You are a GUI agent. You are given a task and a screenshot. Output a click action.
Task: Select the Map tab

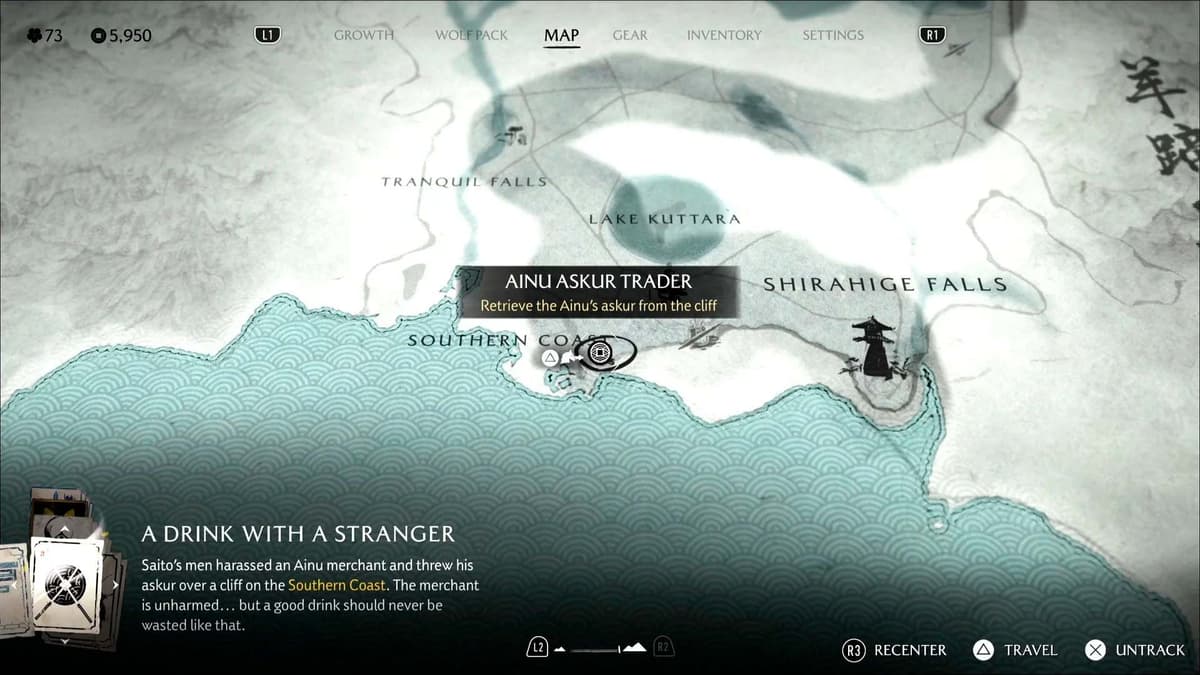pyautogui.click(x=561, y=36)
